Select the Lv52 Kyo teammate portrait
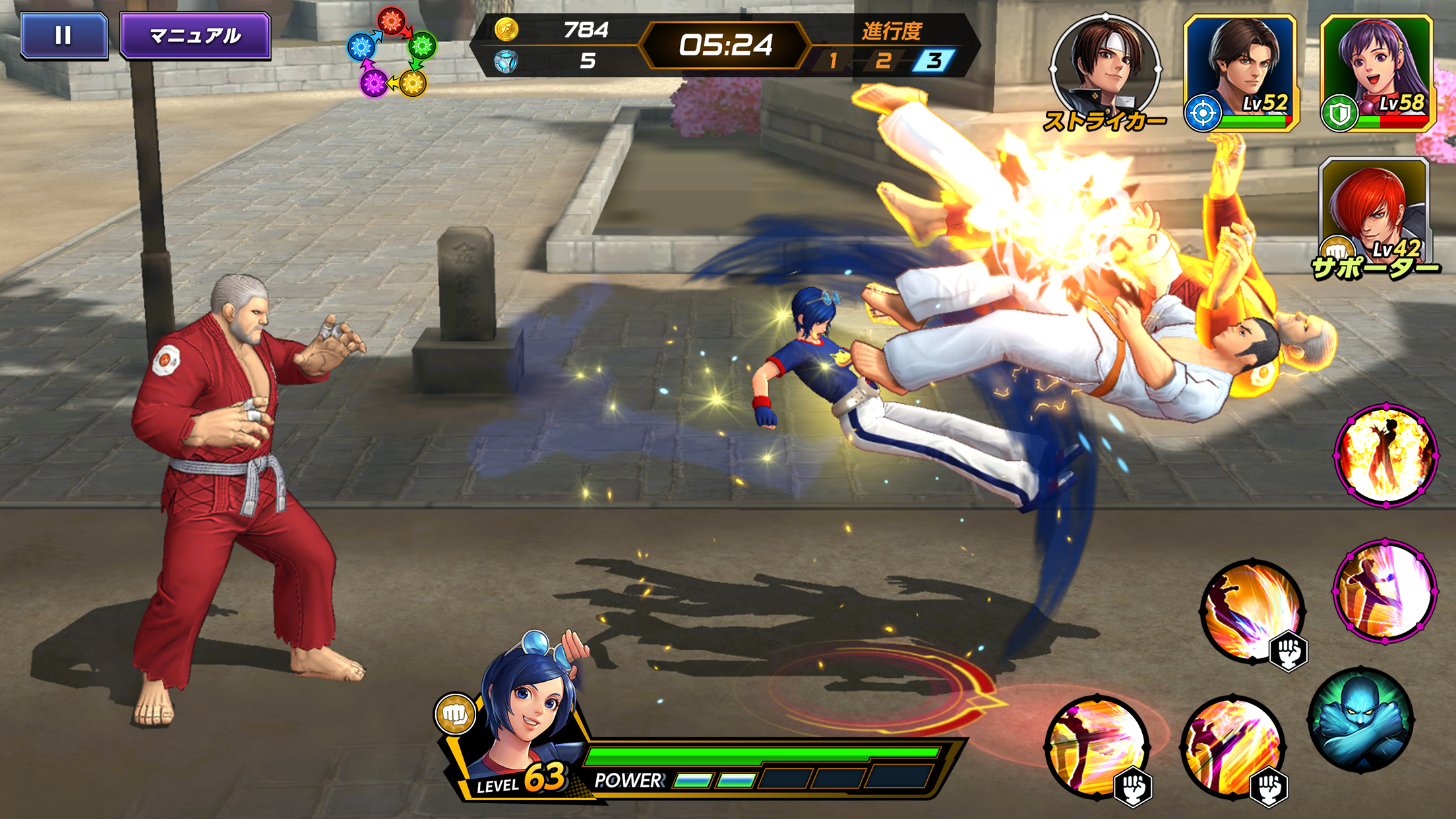The height and width of the screenshot is (819, 1456). (1243, 73)
